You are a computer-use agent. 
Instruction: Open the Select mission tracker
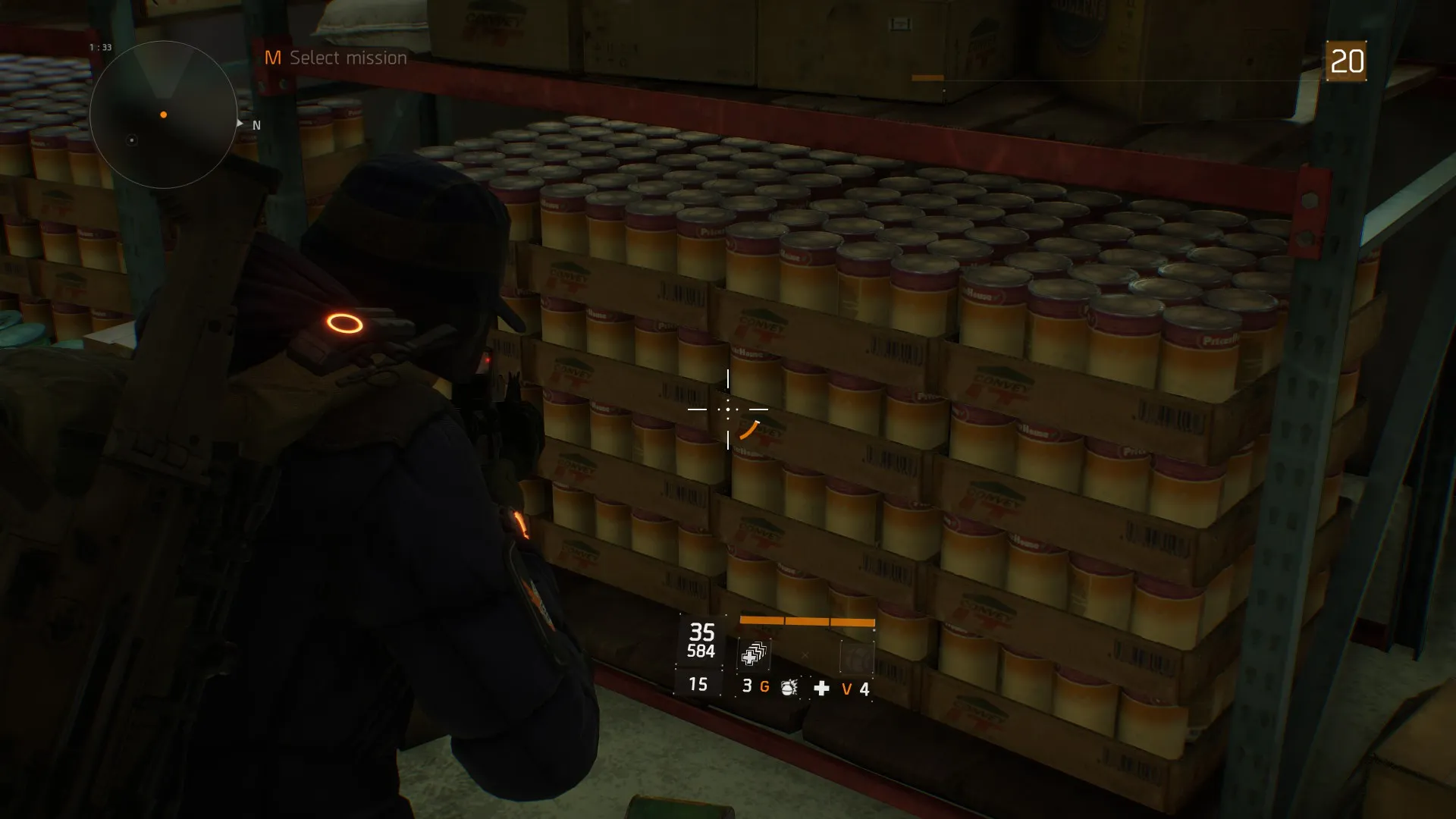pyautogui.click(x=336, y=58)
